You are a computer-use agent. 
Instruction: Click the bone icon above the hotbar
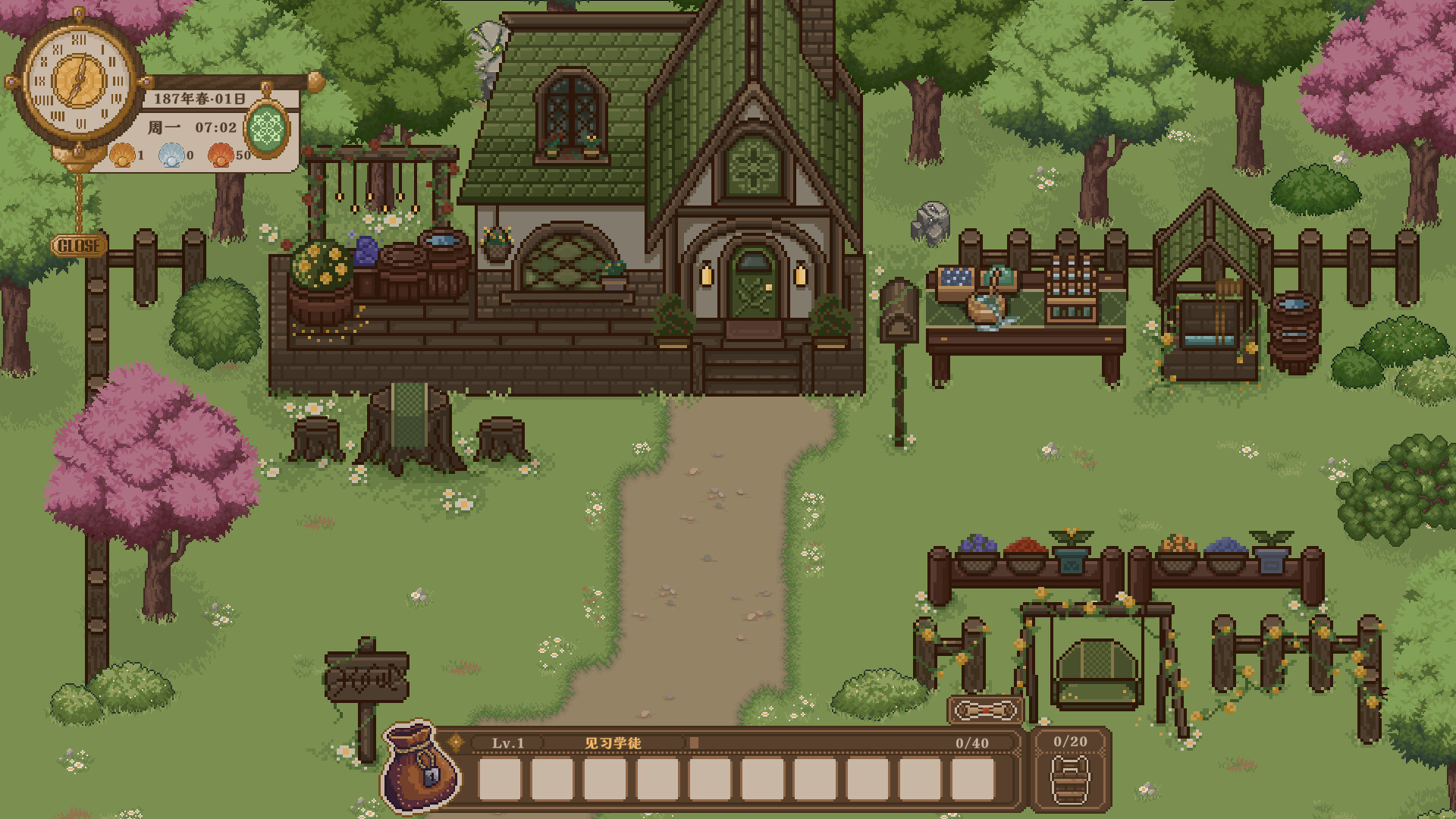click(x=984, y=711)
